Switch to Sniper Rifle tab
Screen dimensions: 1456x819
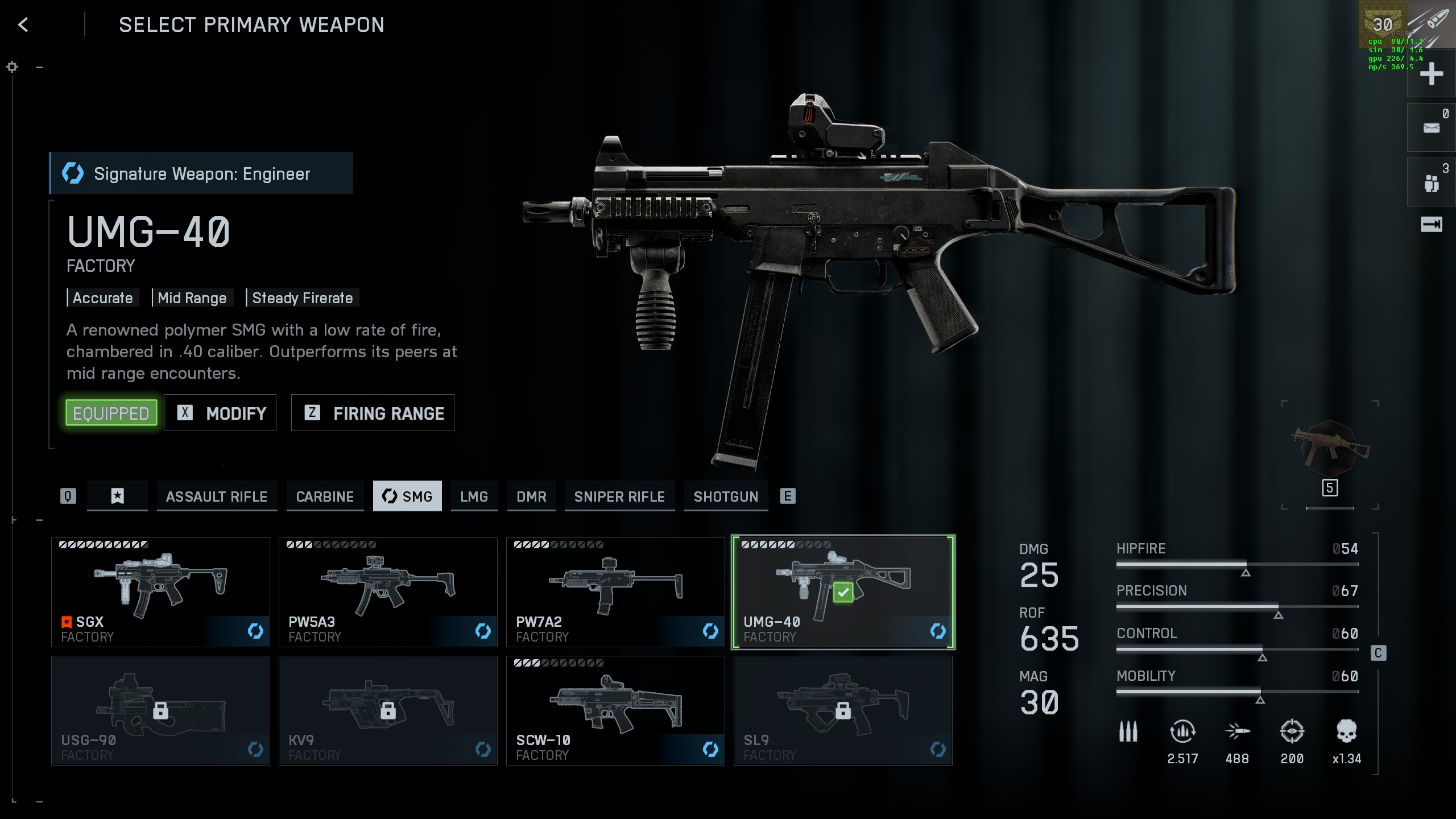click(x=619, y=497)
